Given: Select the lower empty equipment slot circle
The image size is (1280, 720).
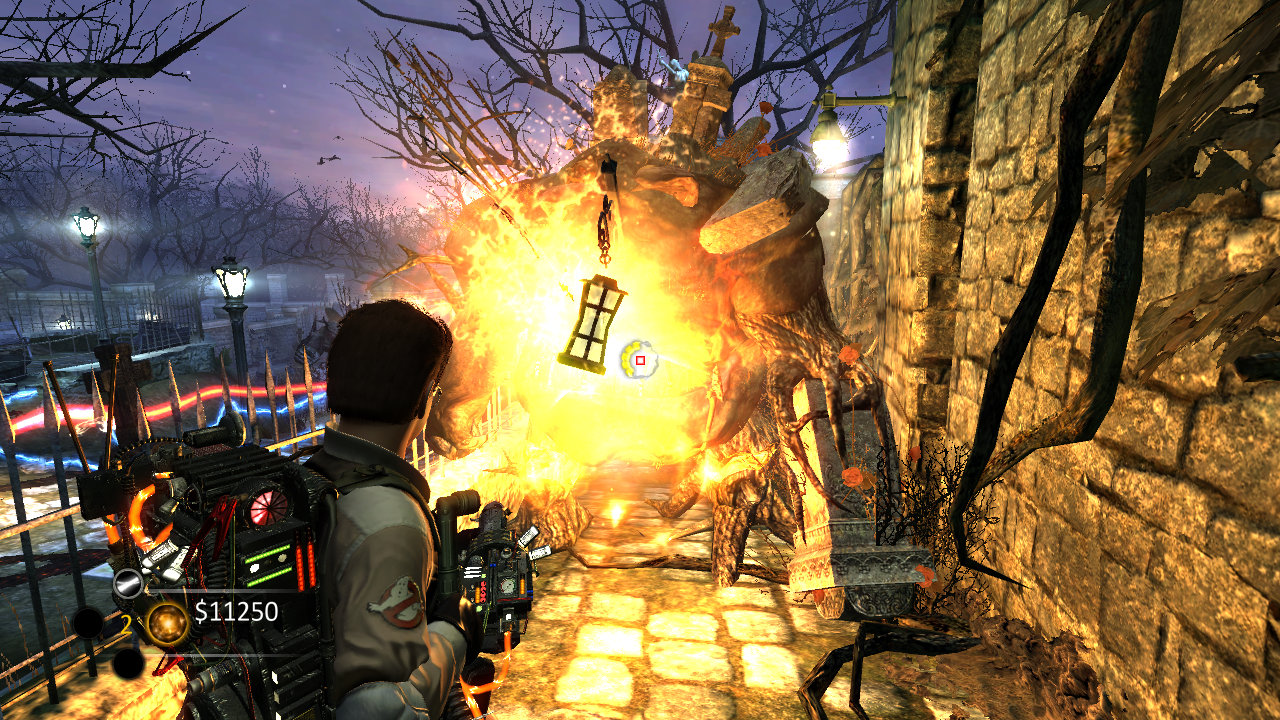Looking at the screenshot, I should click(128, 661).
